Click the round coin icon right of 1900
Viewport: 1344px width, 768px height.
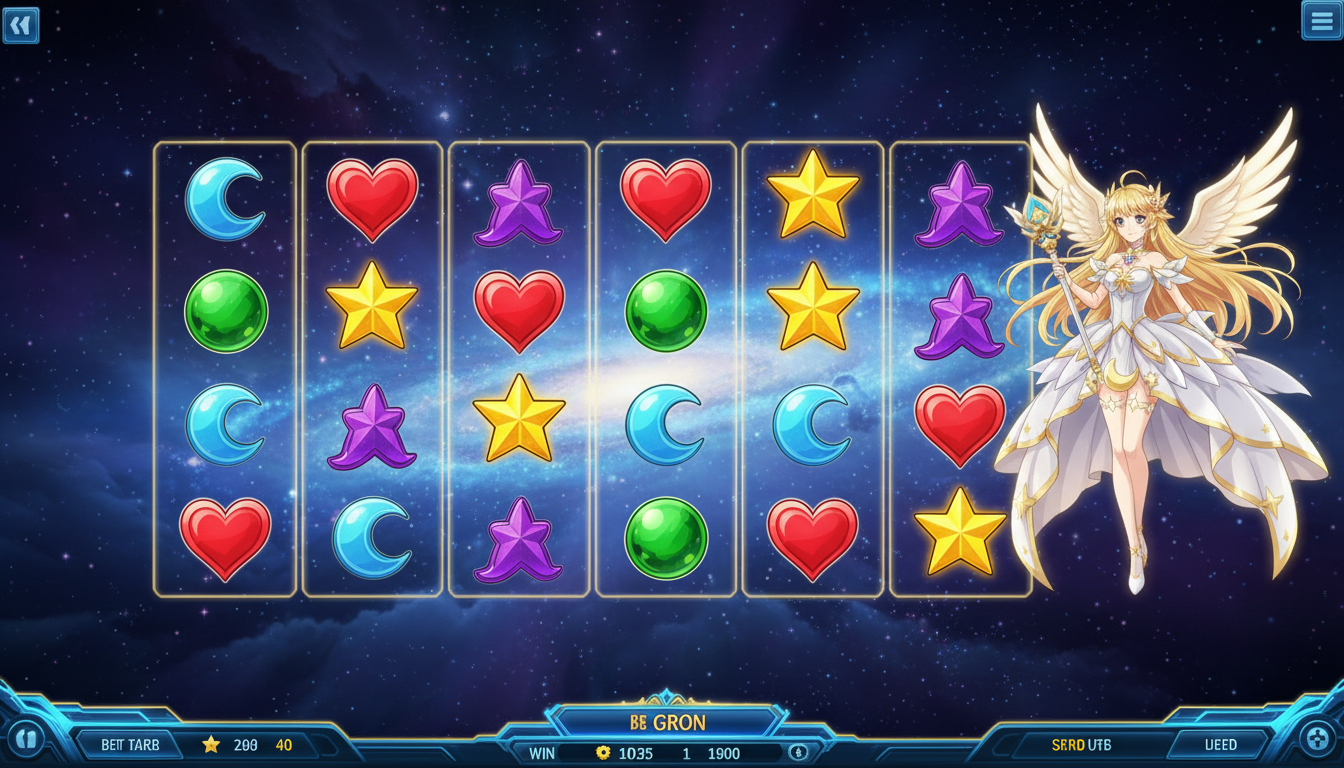[797, 753]
